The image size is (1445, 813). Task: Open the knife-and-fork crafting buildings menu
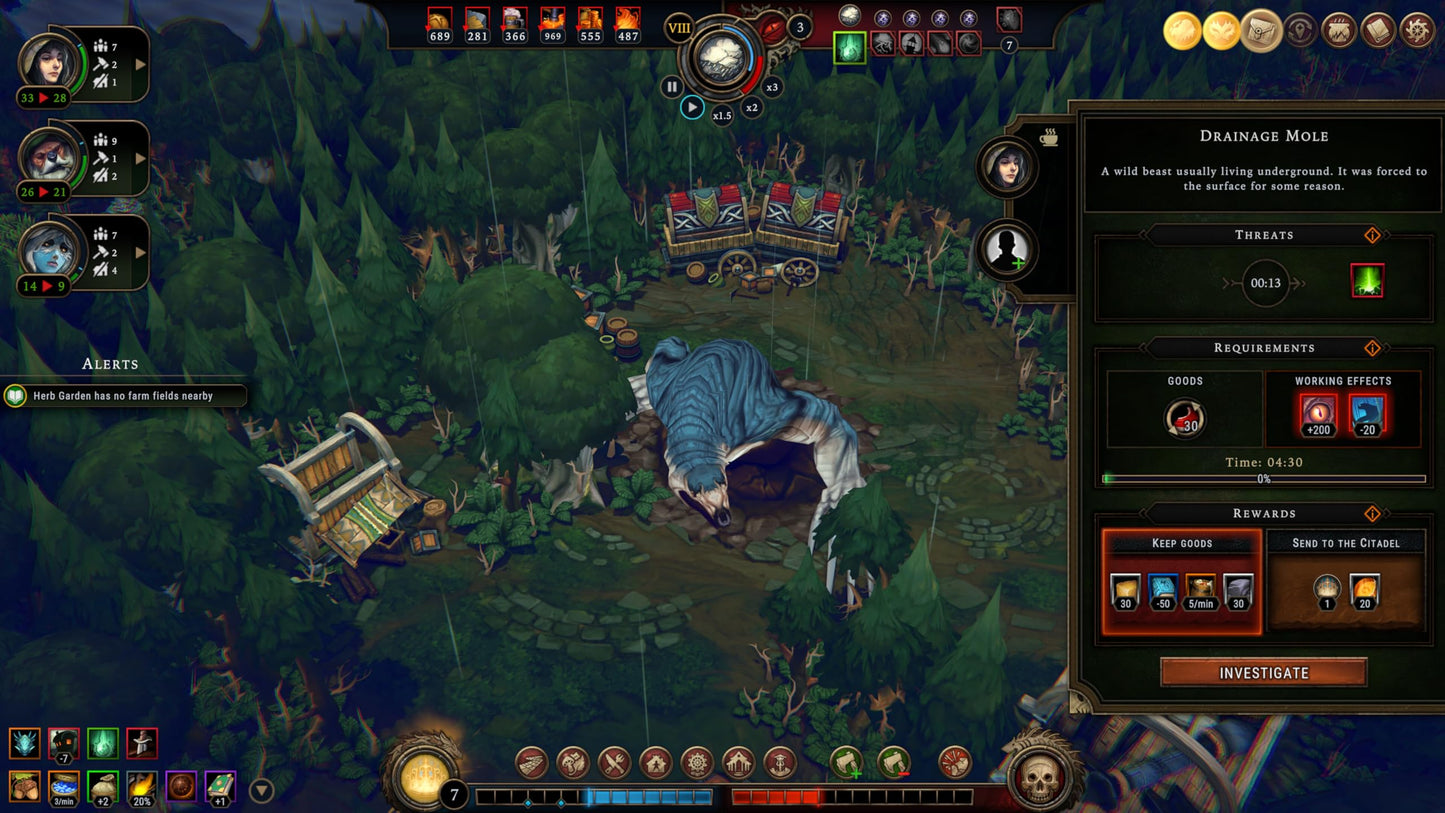click(x=613, y=761)
